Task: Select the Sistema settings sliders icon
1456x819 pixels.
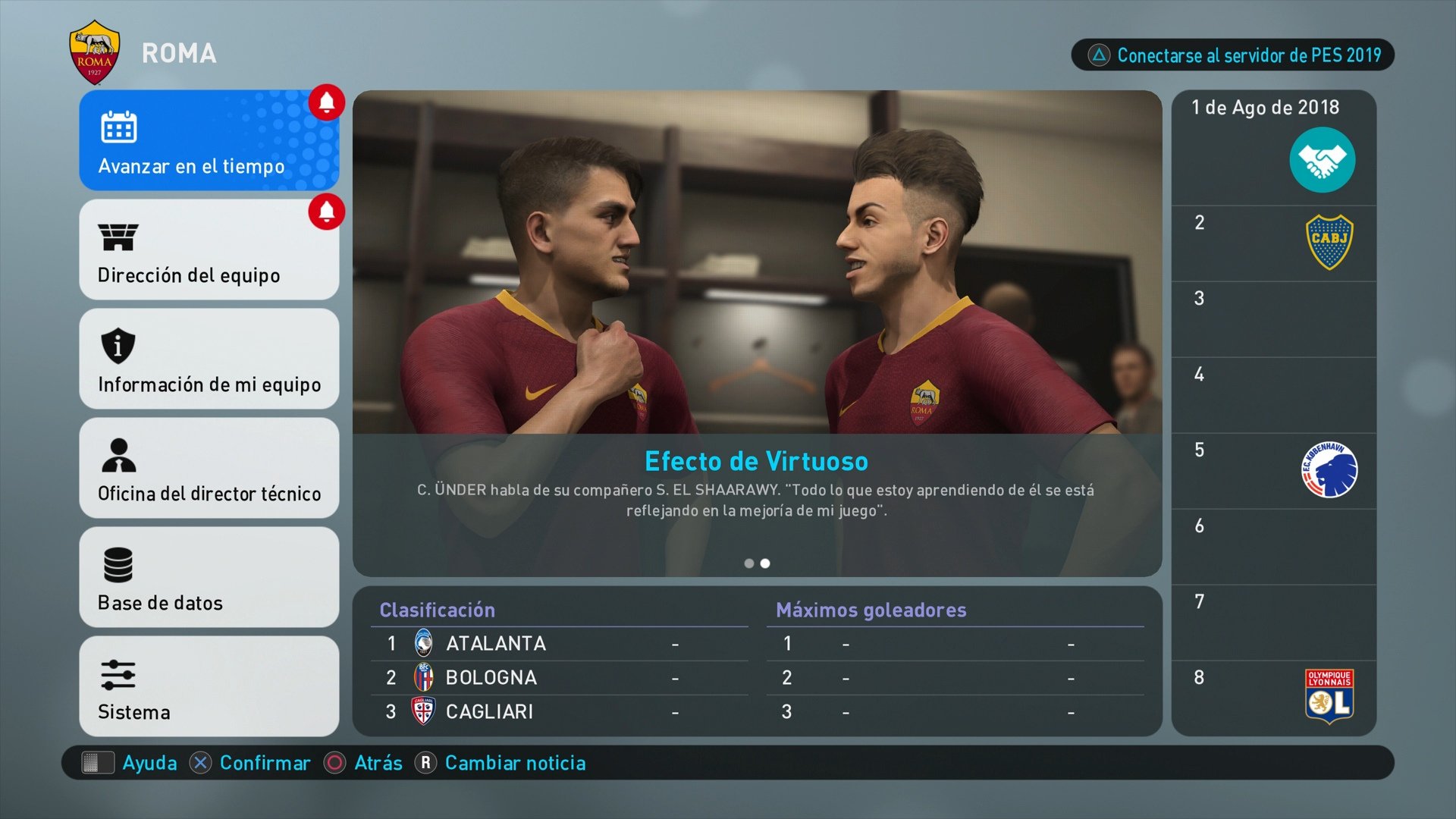Action: (x=118, y=675)
